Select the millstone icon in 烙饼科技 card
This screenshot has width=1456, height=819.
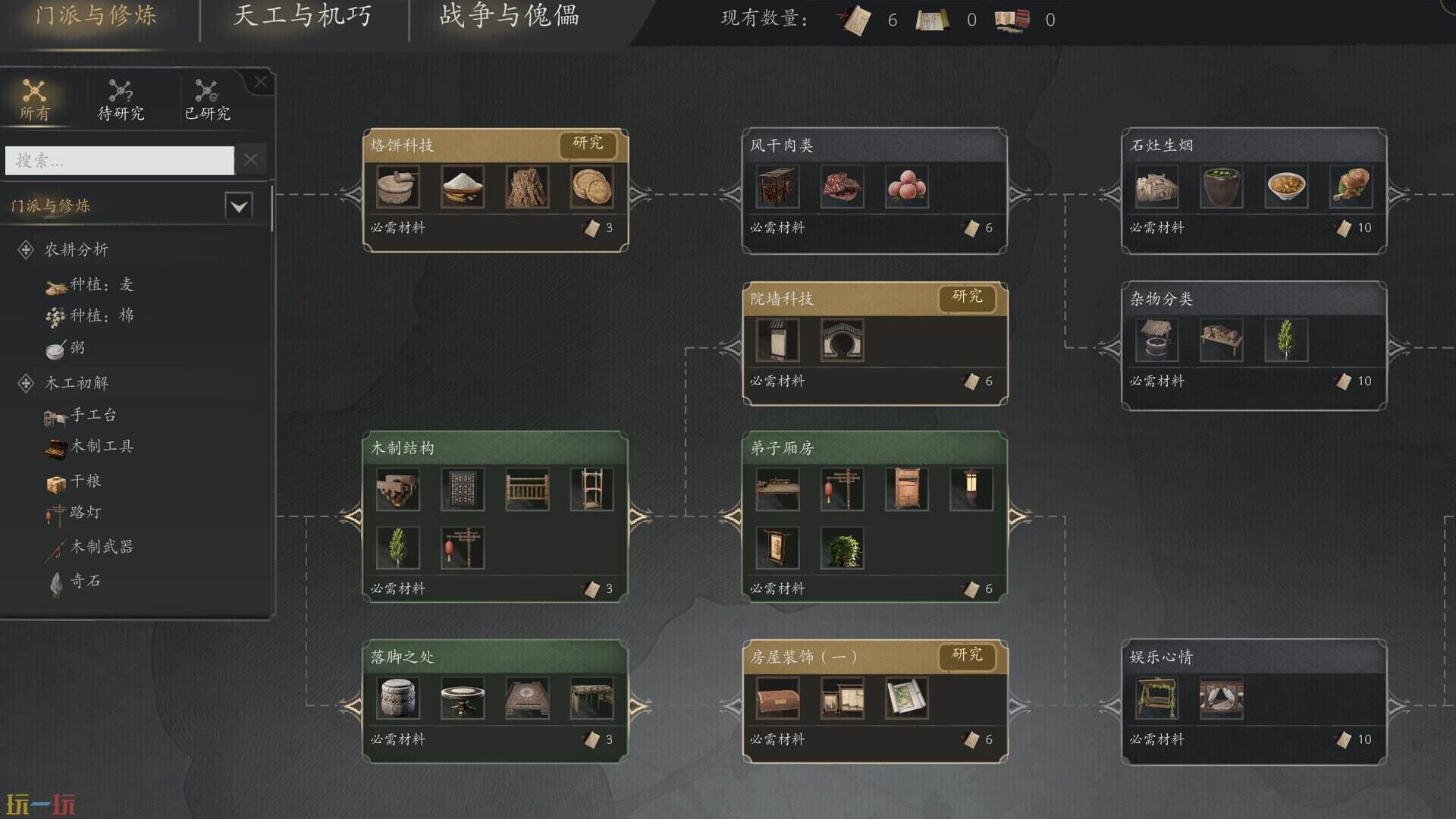point(397,187)
